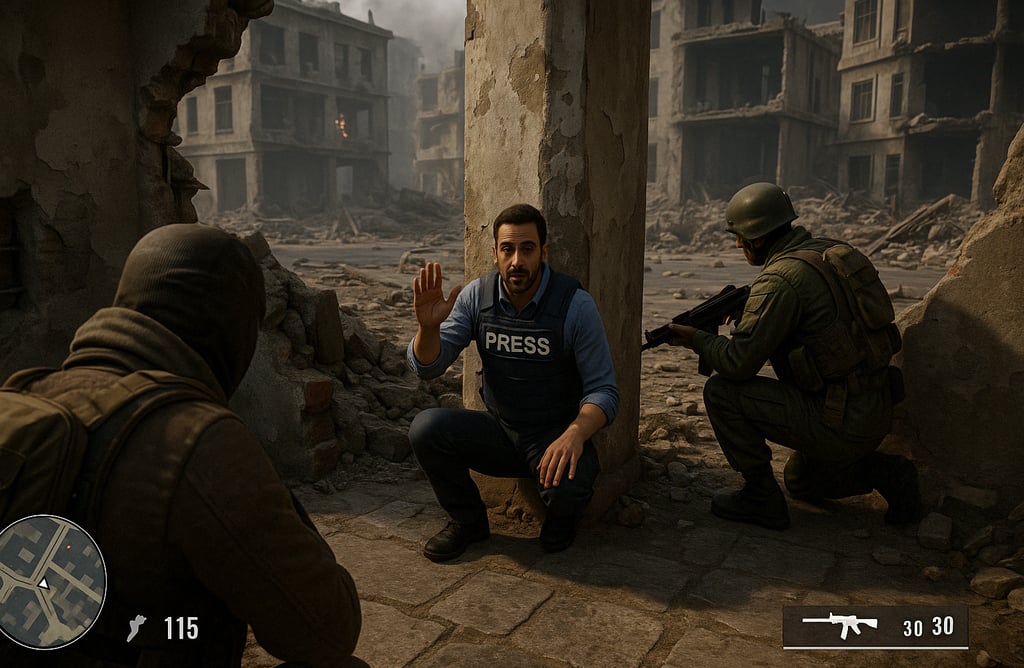Open the circular minimap
1024x668 pixels.
pos(51,581)
